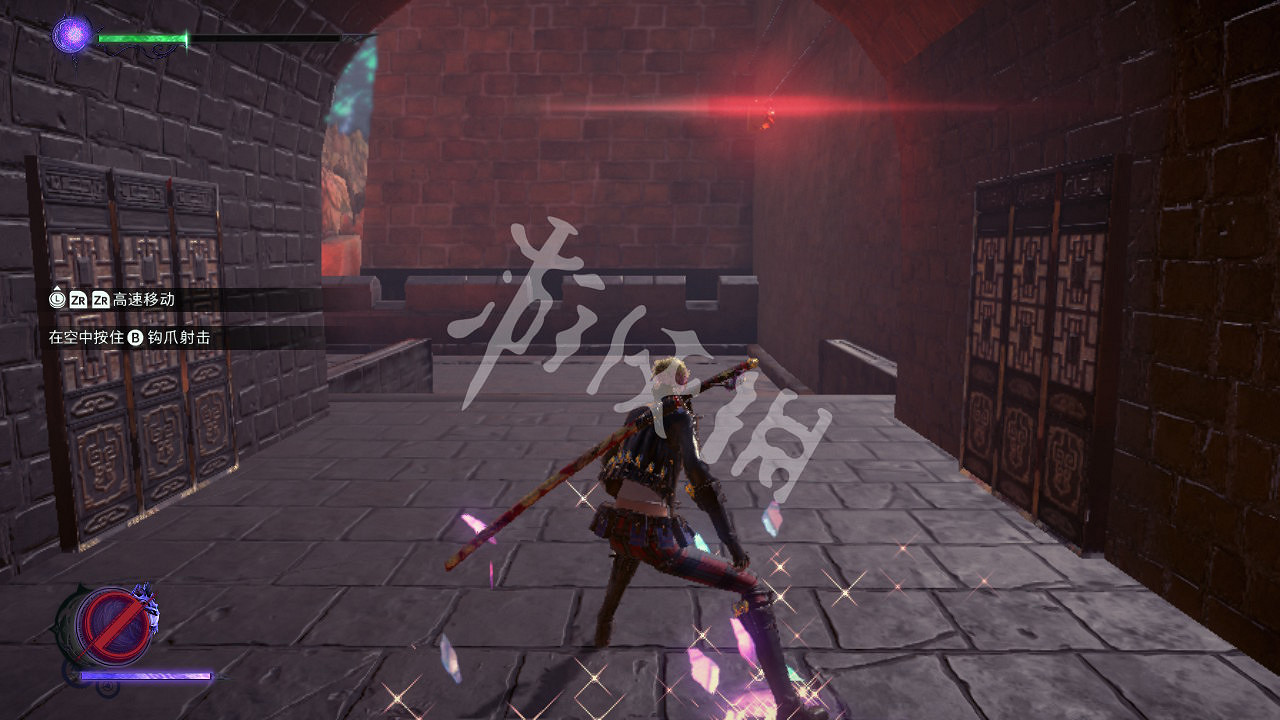Open the arrow above the tutorial prompts
The height and width of the screenshot is (720, 1280).
pyautogui.click(x=56, y=287)
